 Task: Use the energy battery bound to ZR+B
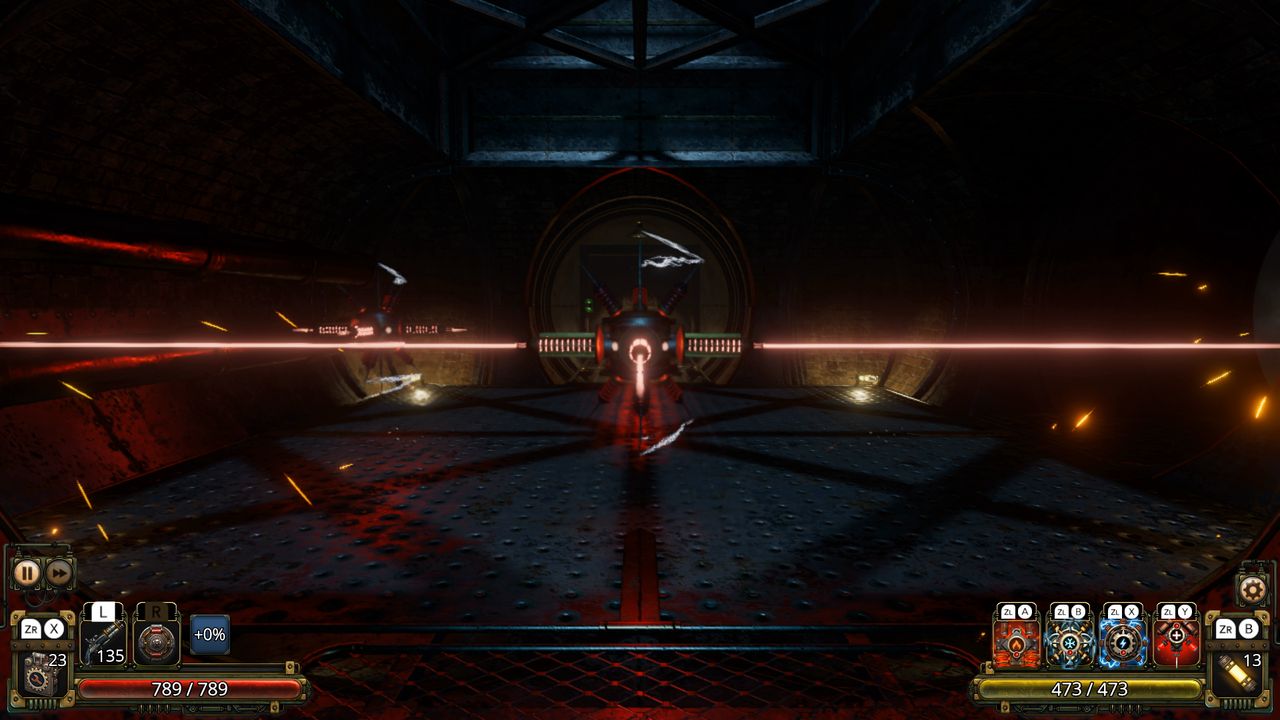click(1238, 672)
